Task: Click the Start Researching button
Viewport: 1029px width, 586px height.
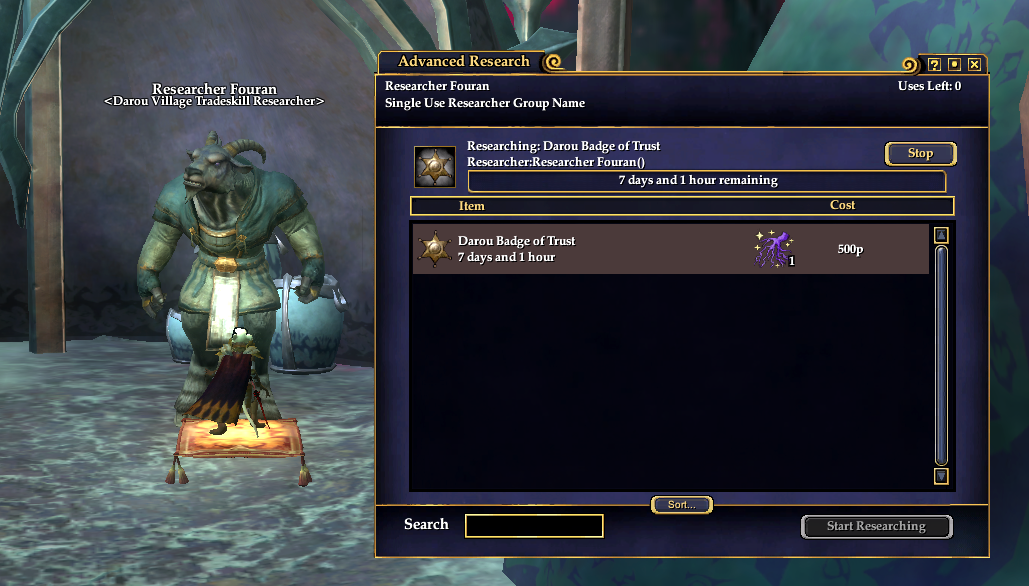Action: click(876, 526)
